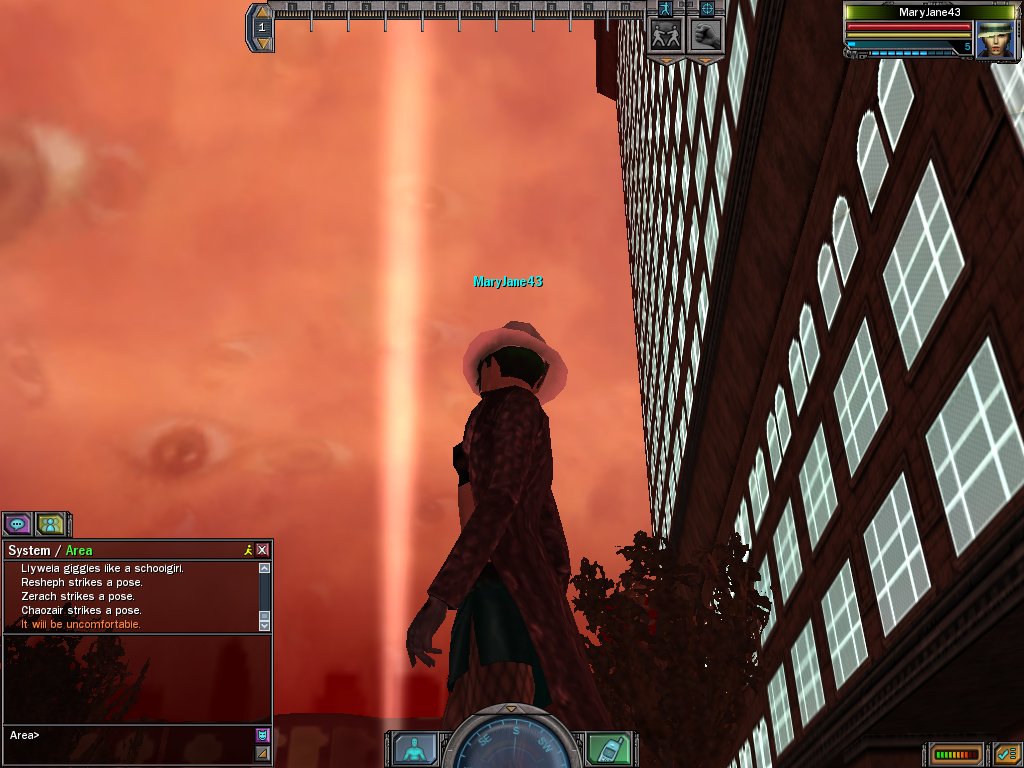This screenshot has height=768, width=1024.
Task: Switch hotbar page with the up arrow
Action: [262, 12]
